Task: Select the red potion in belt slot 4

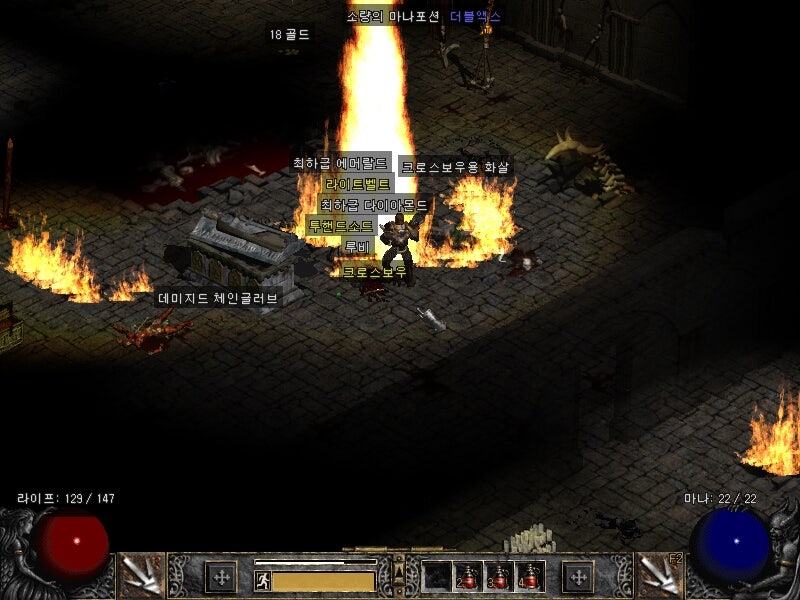Action: pyautogui.click(x=529, y=577)
